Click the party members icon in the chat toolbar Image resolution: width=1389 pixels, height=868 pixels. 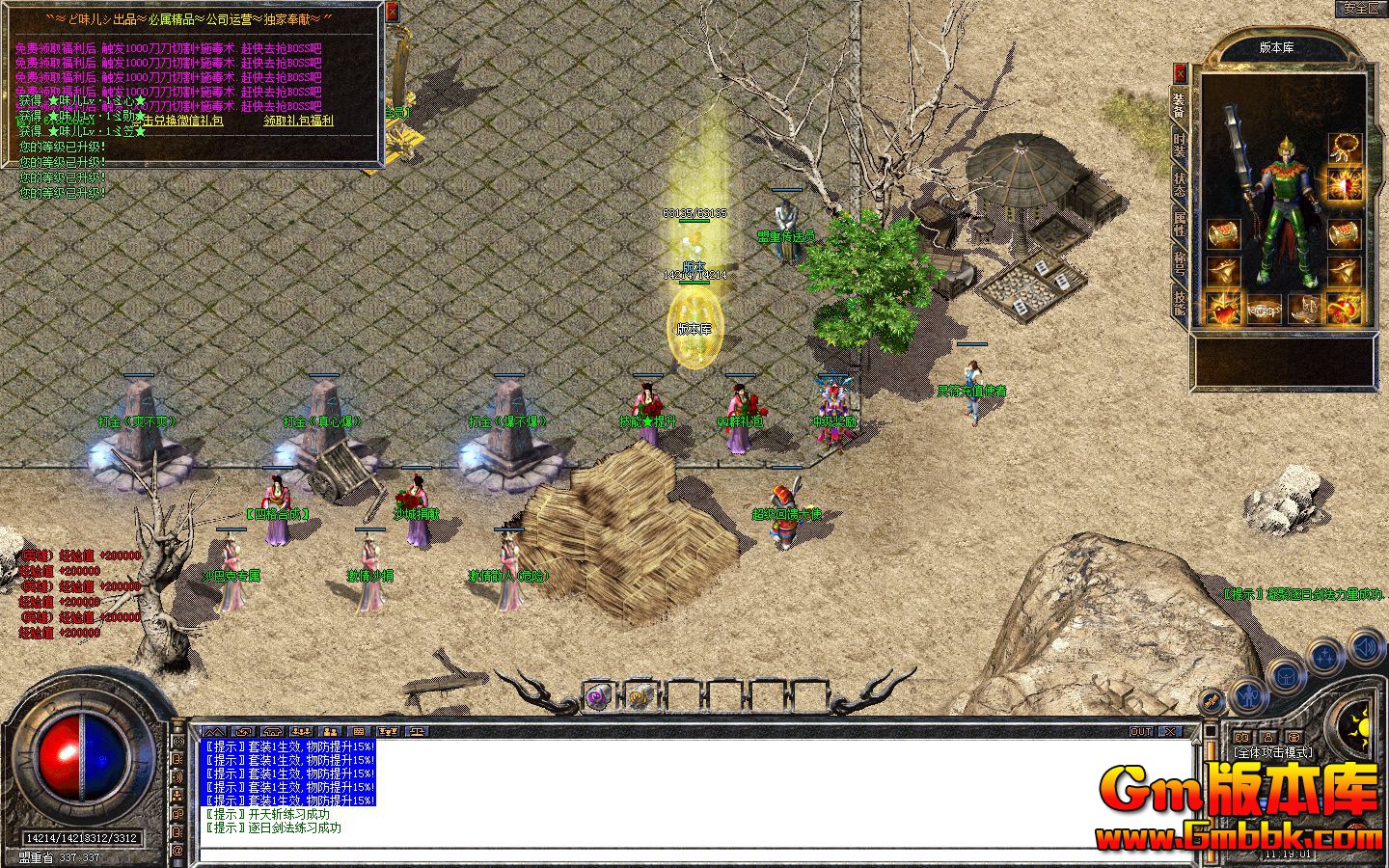point(301,731)
